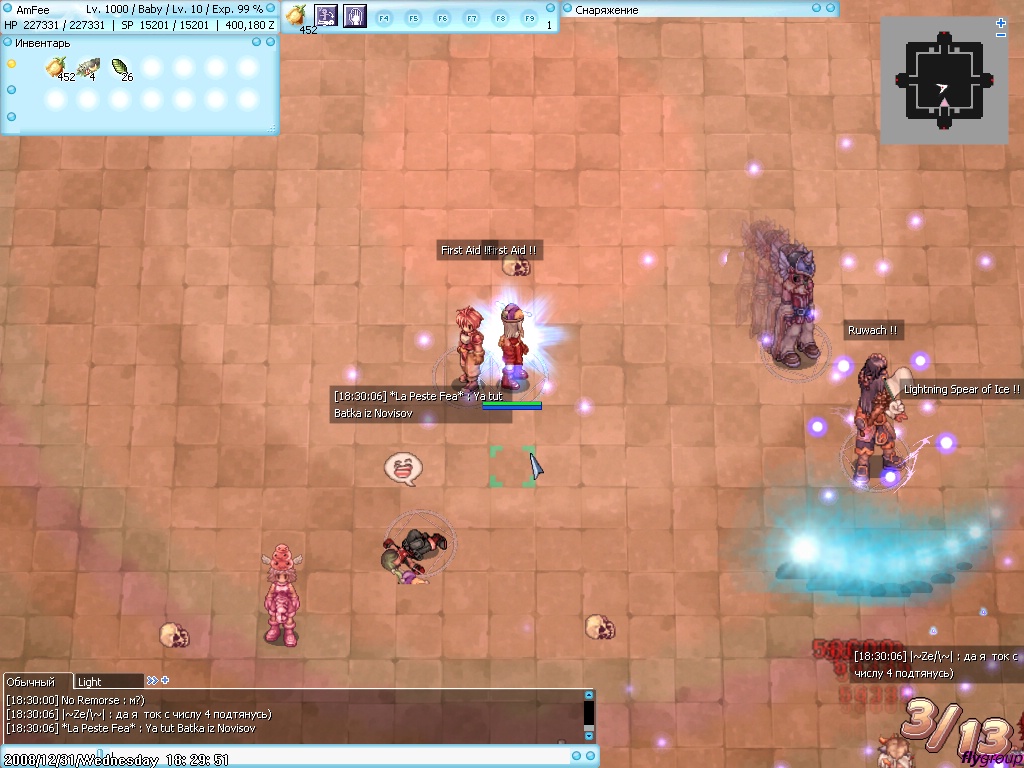Click the dungeon minimap
The width and height of the screenshot is (1024, 768).
[x=943, y=82]
